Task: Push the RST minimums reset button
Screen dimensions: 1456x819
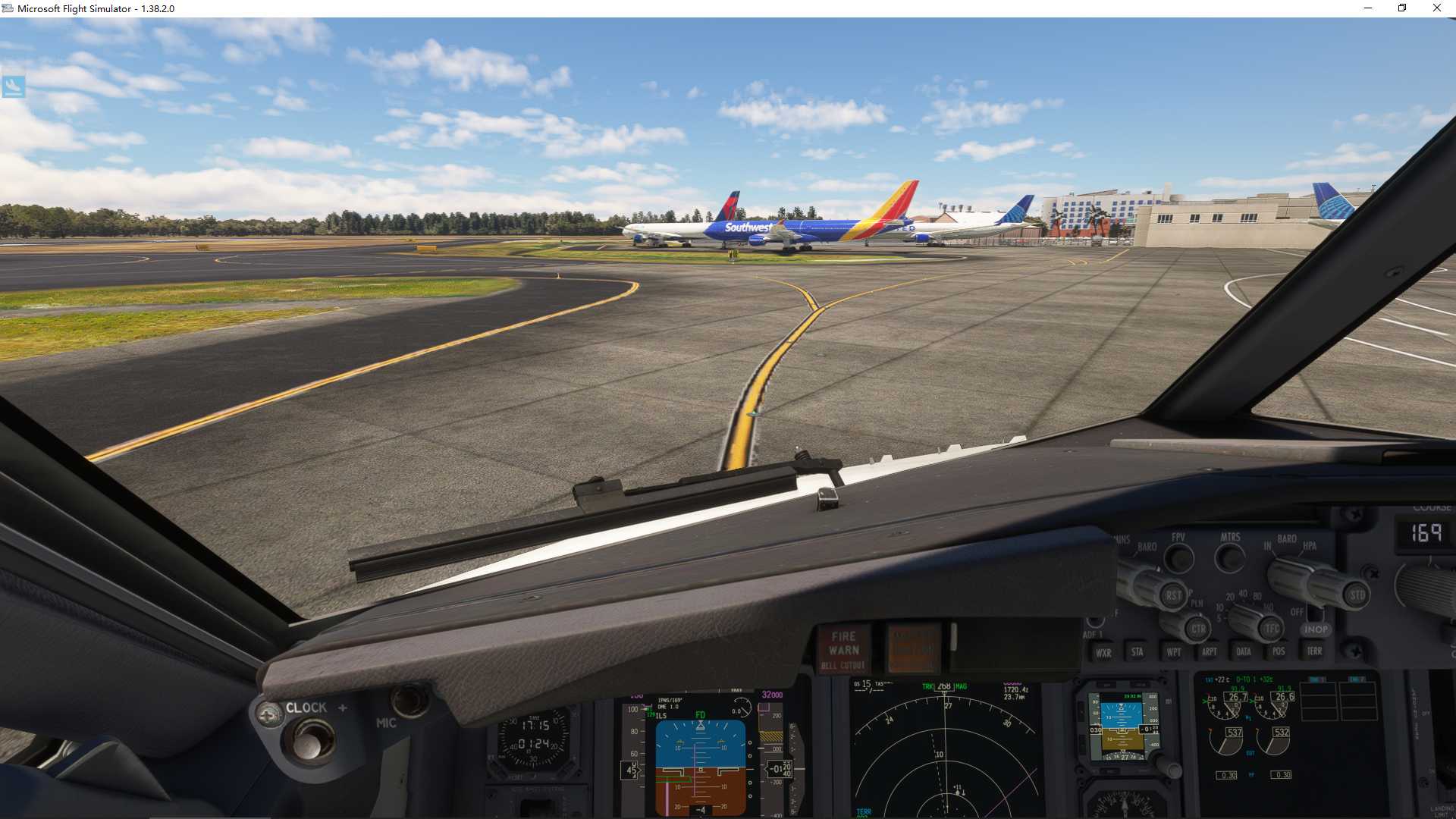Action: pos(1173,595)
